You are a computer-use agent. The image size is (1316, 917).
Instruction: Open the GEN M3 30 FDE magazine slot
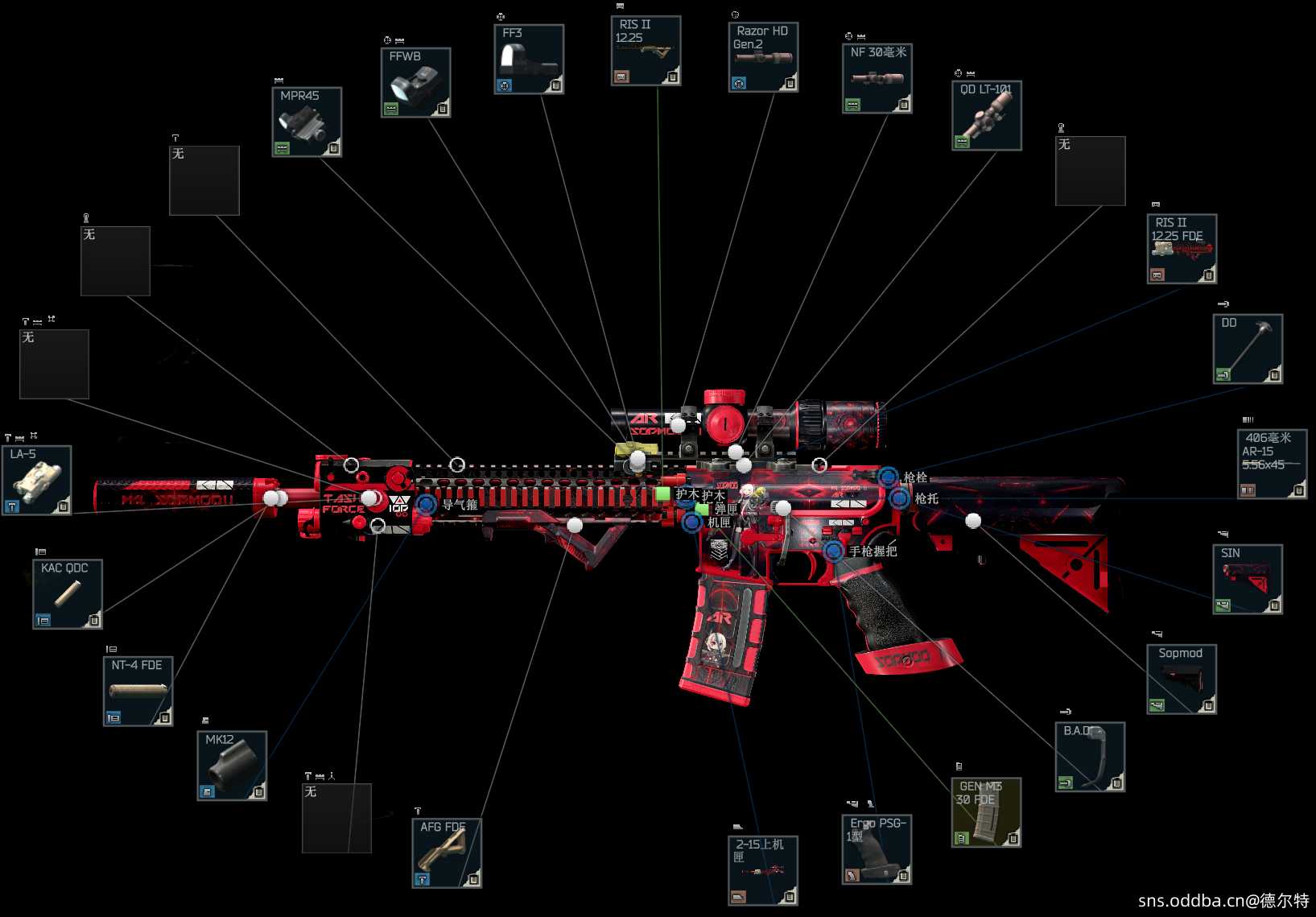click(x=986, y=812)
